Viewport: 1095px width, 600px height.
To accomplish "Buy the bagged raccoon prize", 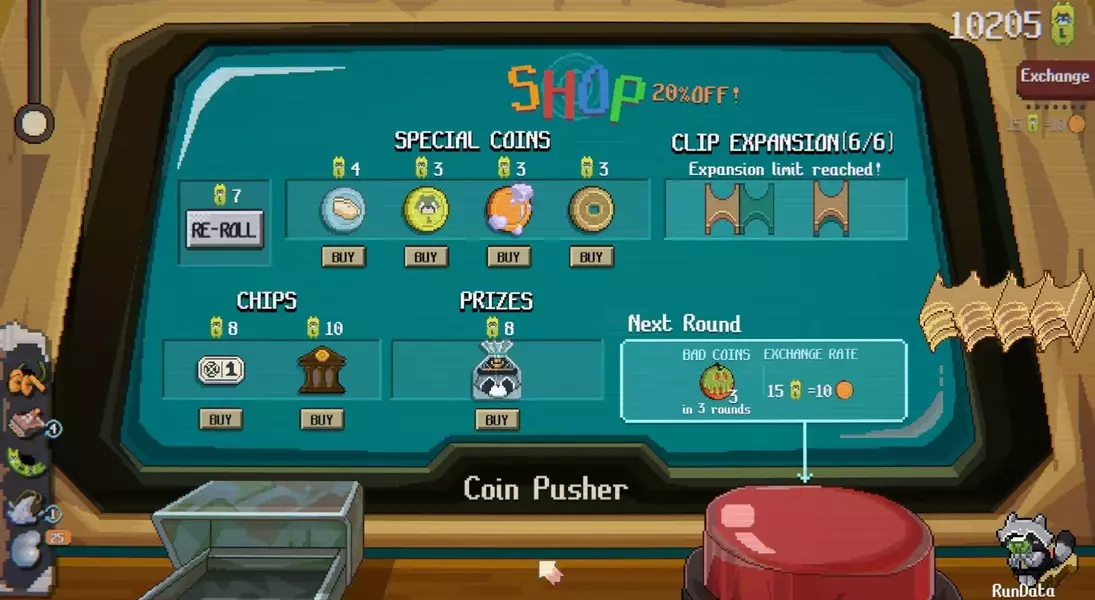I will 497,419.
